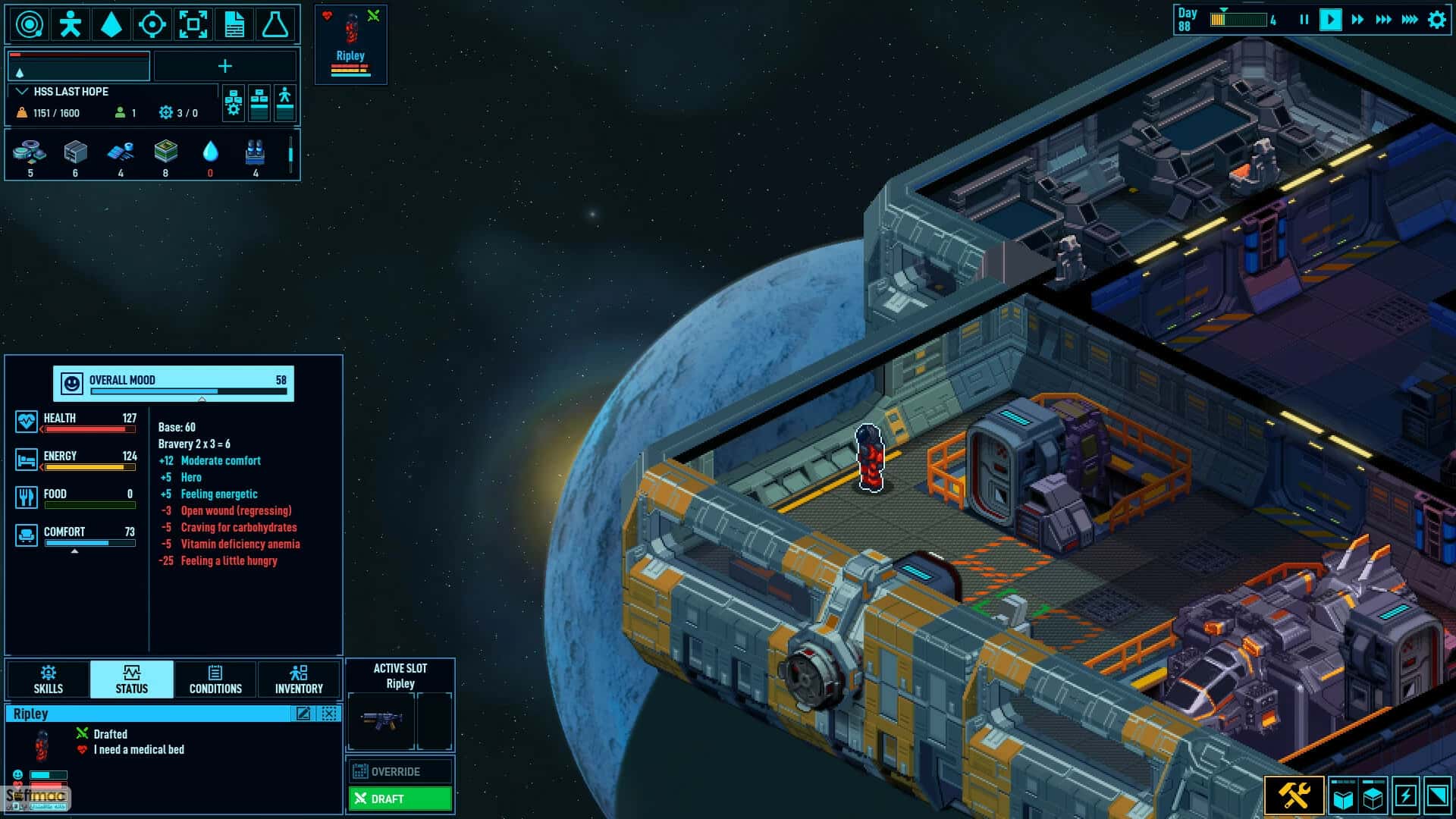Open the research flask icon
Image resolution: width=1456 pixels, height=819 pixels.
[278, 24]
